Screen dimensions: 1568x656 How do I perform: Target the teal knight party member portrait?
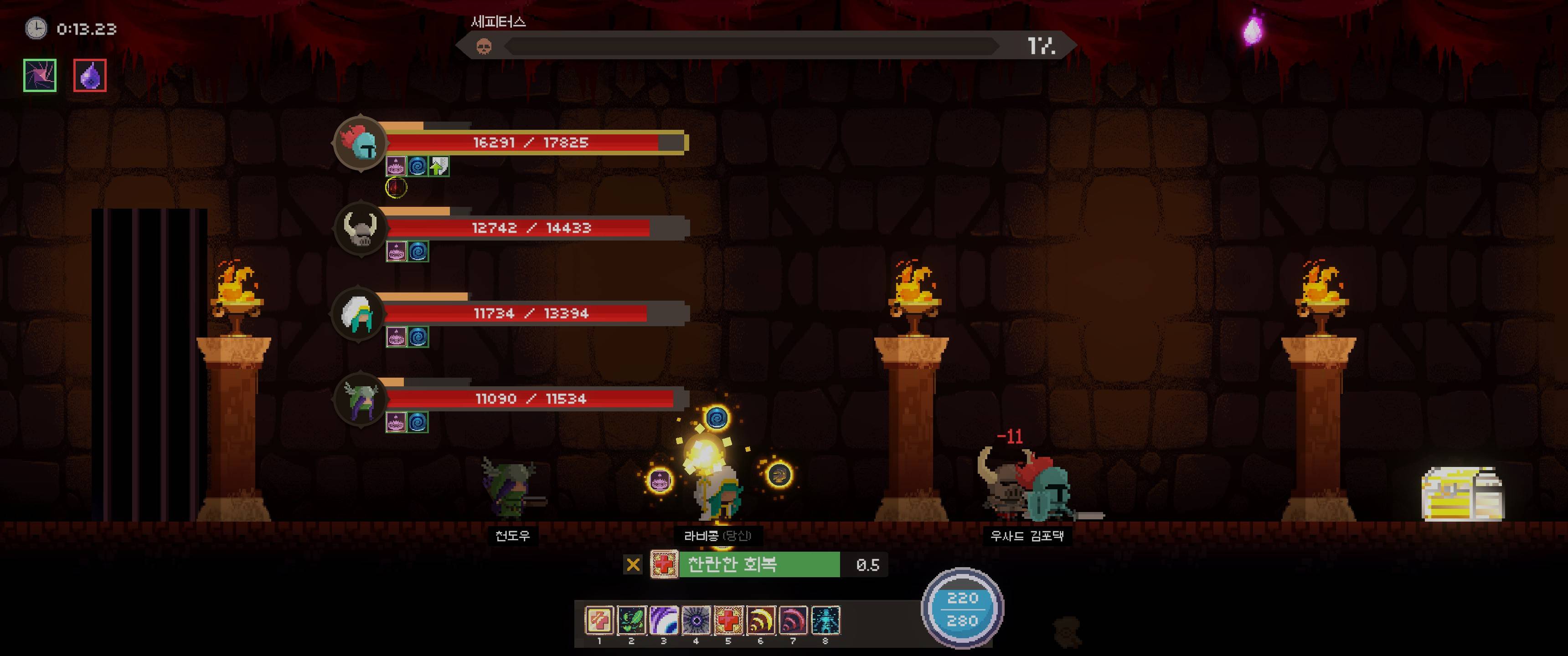click(361, 143)
